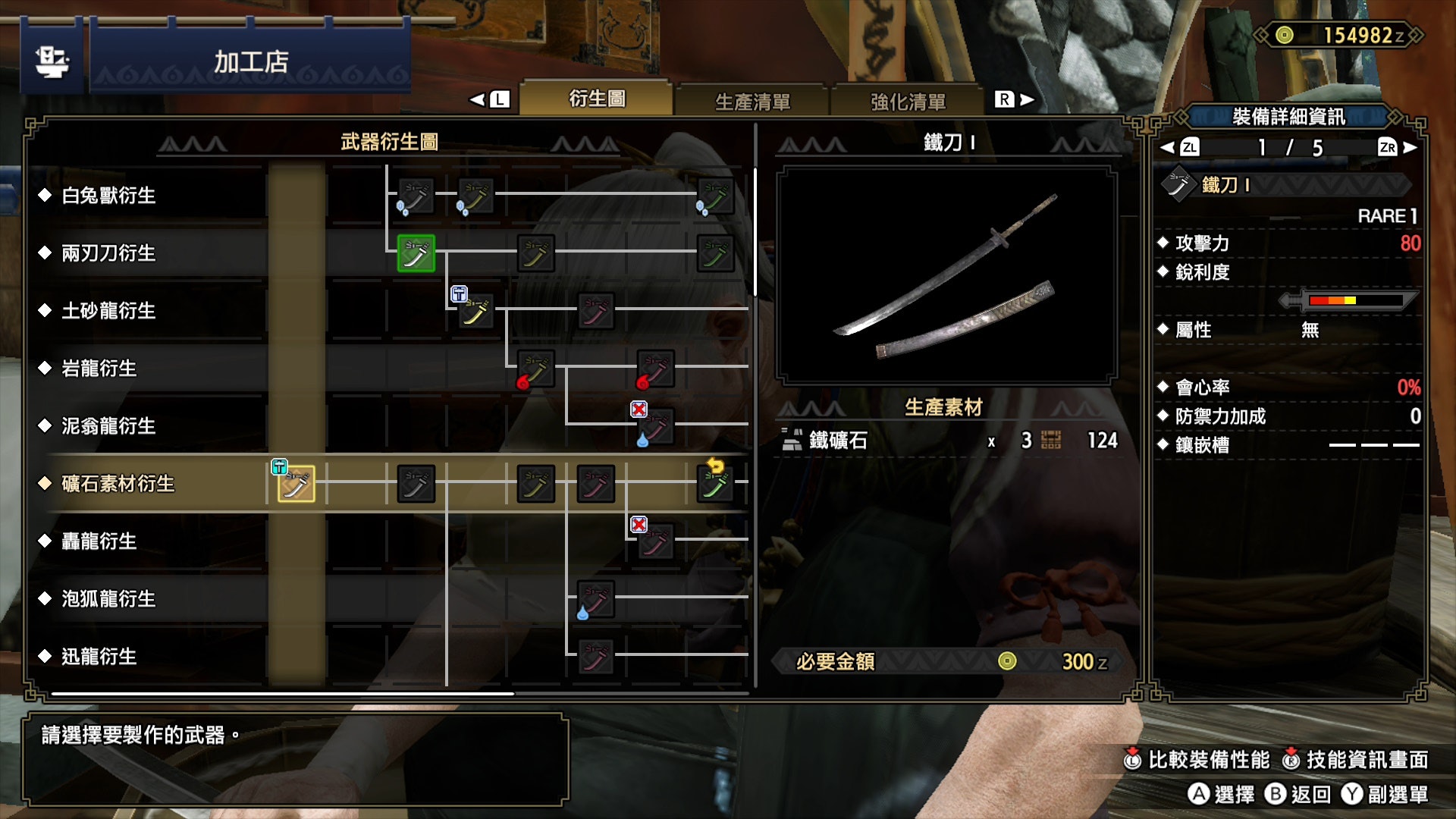
Task: Switch to the 衍生圖 tab
Action: (x=597, y=99)
